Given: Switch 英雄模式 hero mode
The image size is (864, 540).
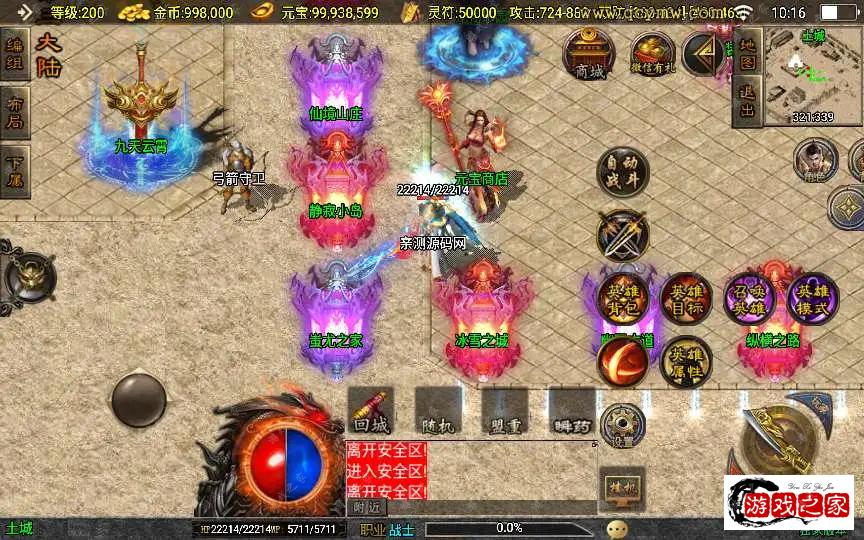Looking at the screenshot, I should click(812, 299).
